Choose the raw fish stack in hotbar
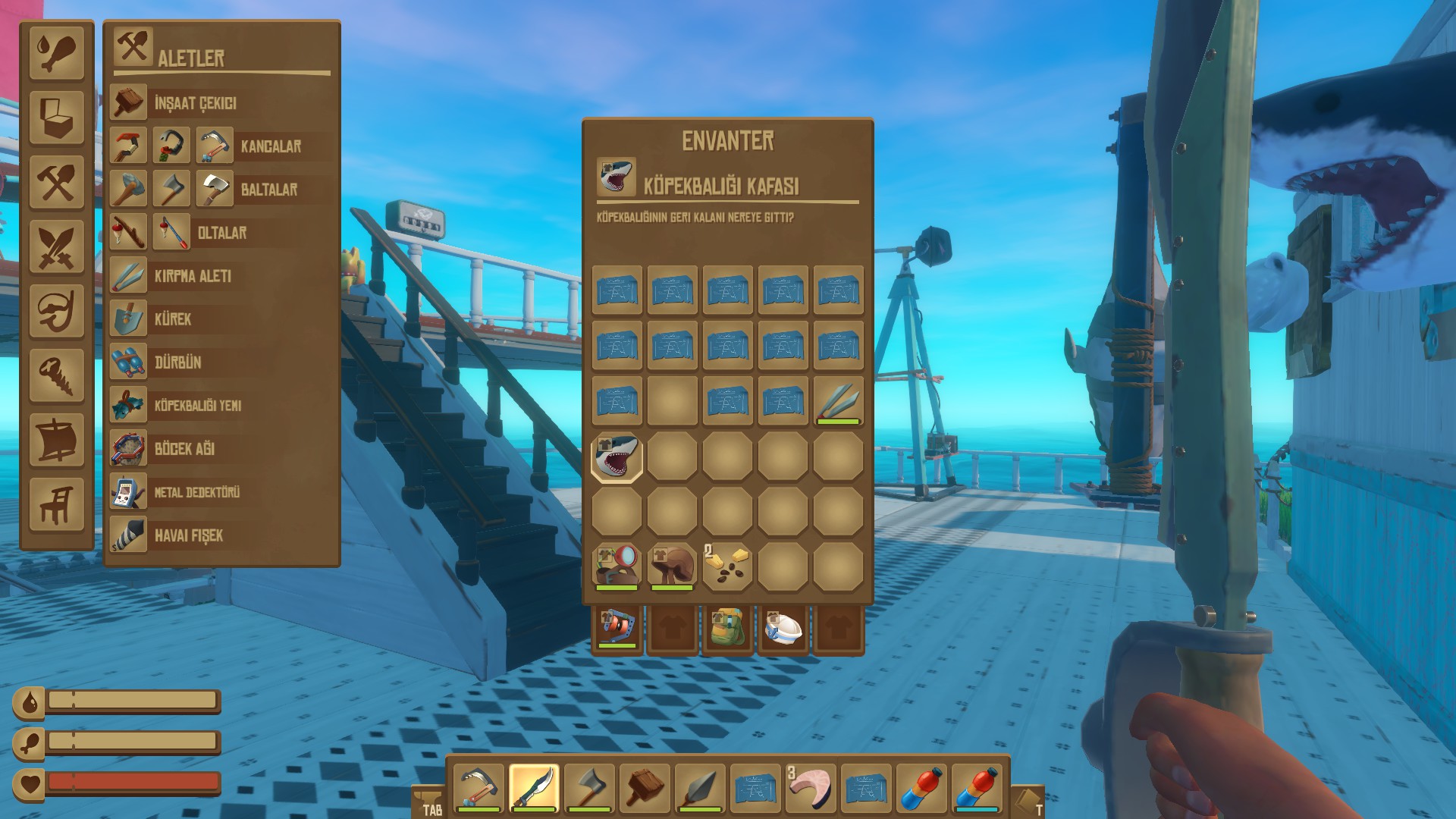The height and width of the screenshot is (819, 1456). tap(810, 789)
